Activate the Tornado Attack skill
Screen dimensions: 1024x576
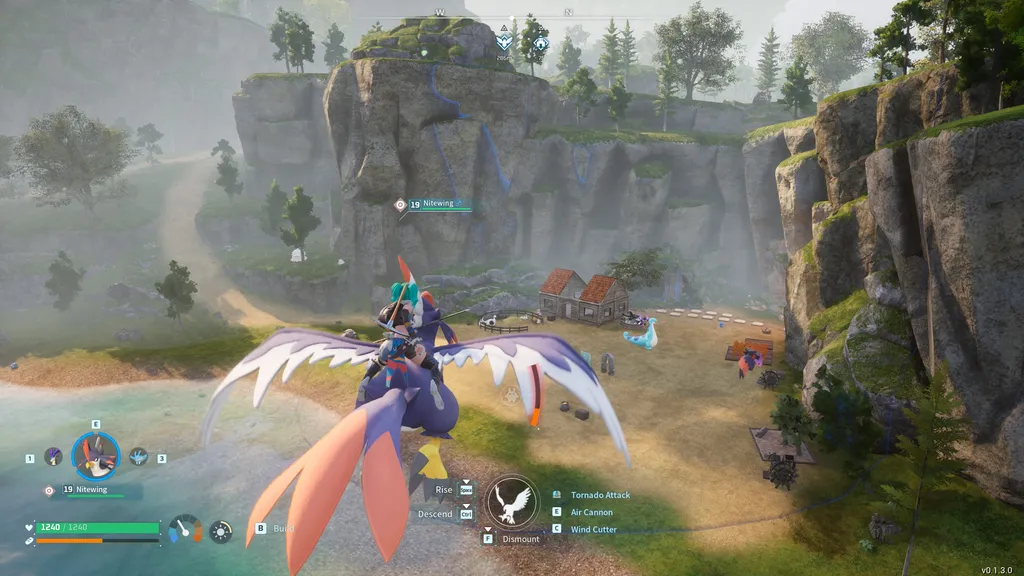click(x=600, y=495)
